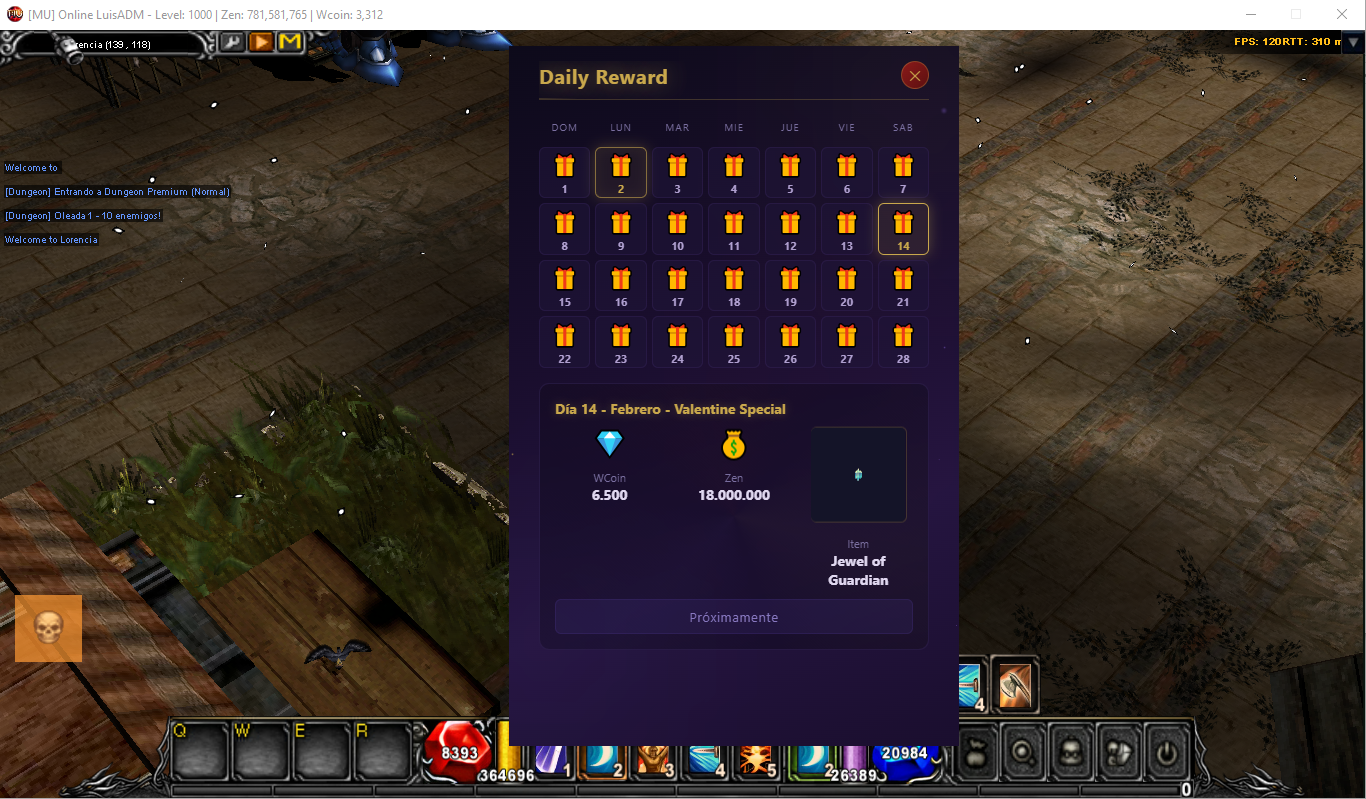Viewport: 1366px width, 799px height.
Task: Click the magnifying glass shop icon
Action: click(x=1023, y=755)
